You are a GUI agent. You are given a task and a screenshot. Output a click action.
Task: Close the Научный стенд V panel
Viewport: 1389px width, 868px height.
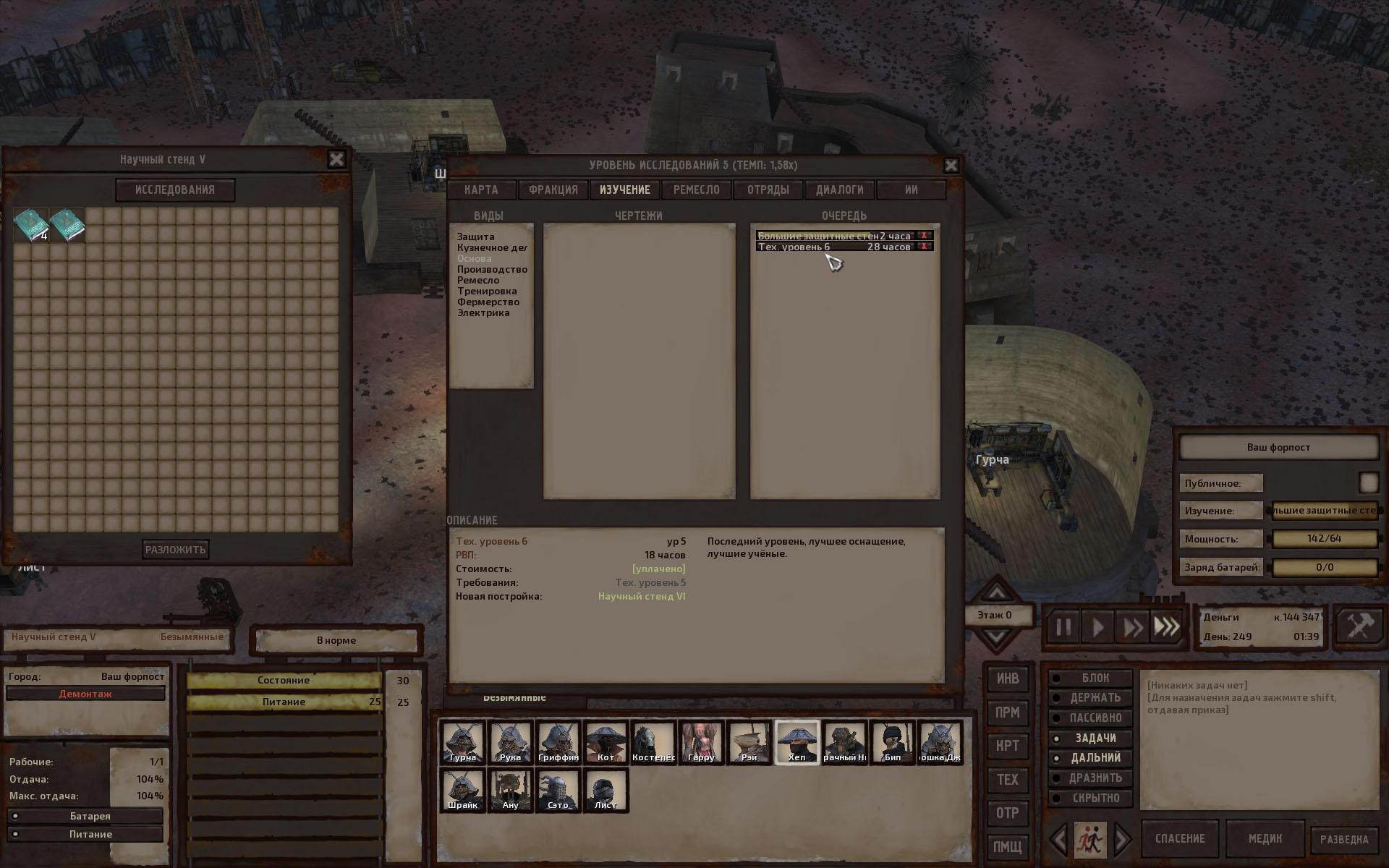336,159
